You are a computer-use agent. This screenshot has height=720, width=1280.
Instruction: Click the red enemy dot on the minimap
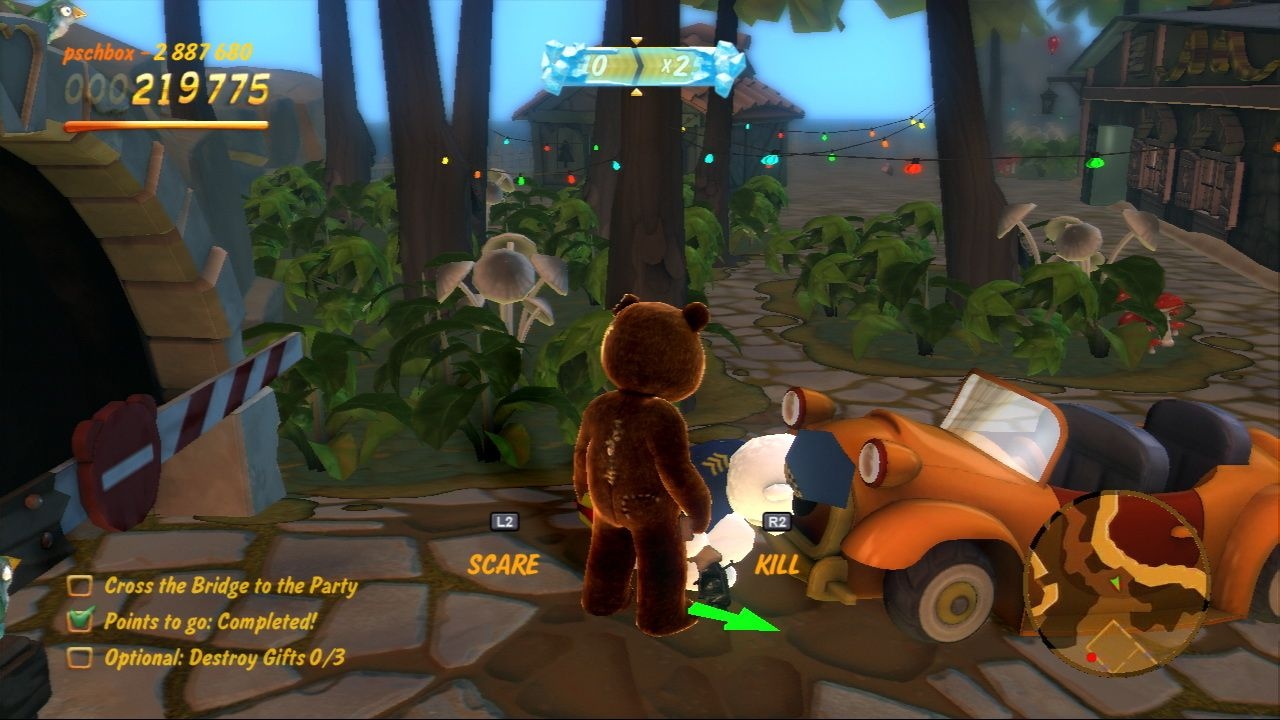(1092, 658)
